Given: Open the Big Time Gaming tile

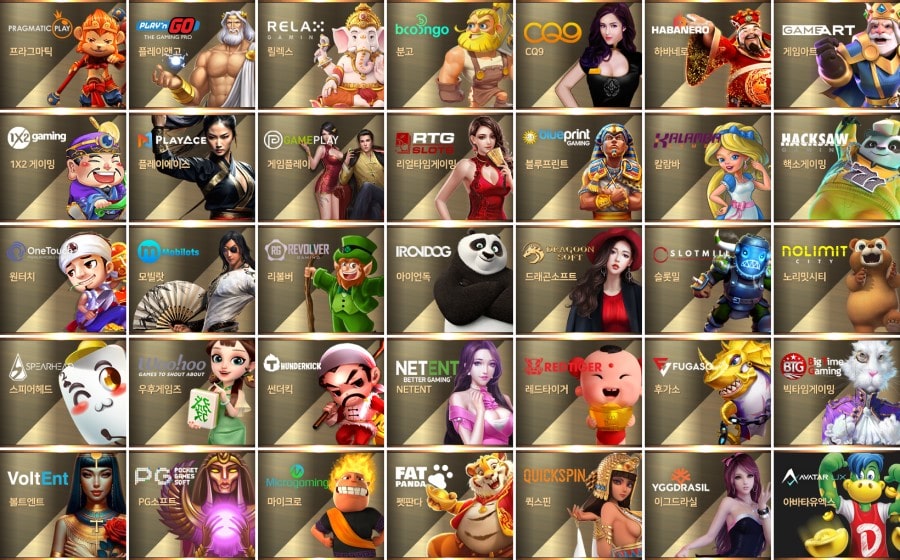Looking at the screenshot, I should (836, 391).
